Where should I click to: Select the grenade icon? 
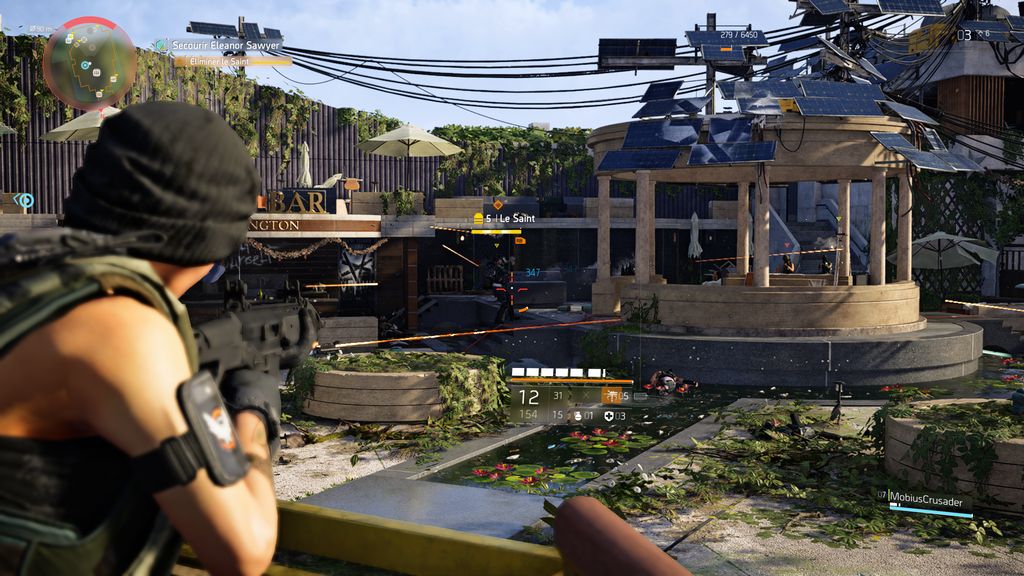tap(578, 416)
